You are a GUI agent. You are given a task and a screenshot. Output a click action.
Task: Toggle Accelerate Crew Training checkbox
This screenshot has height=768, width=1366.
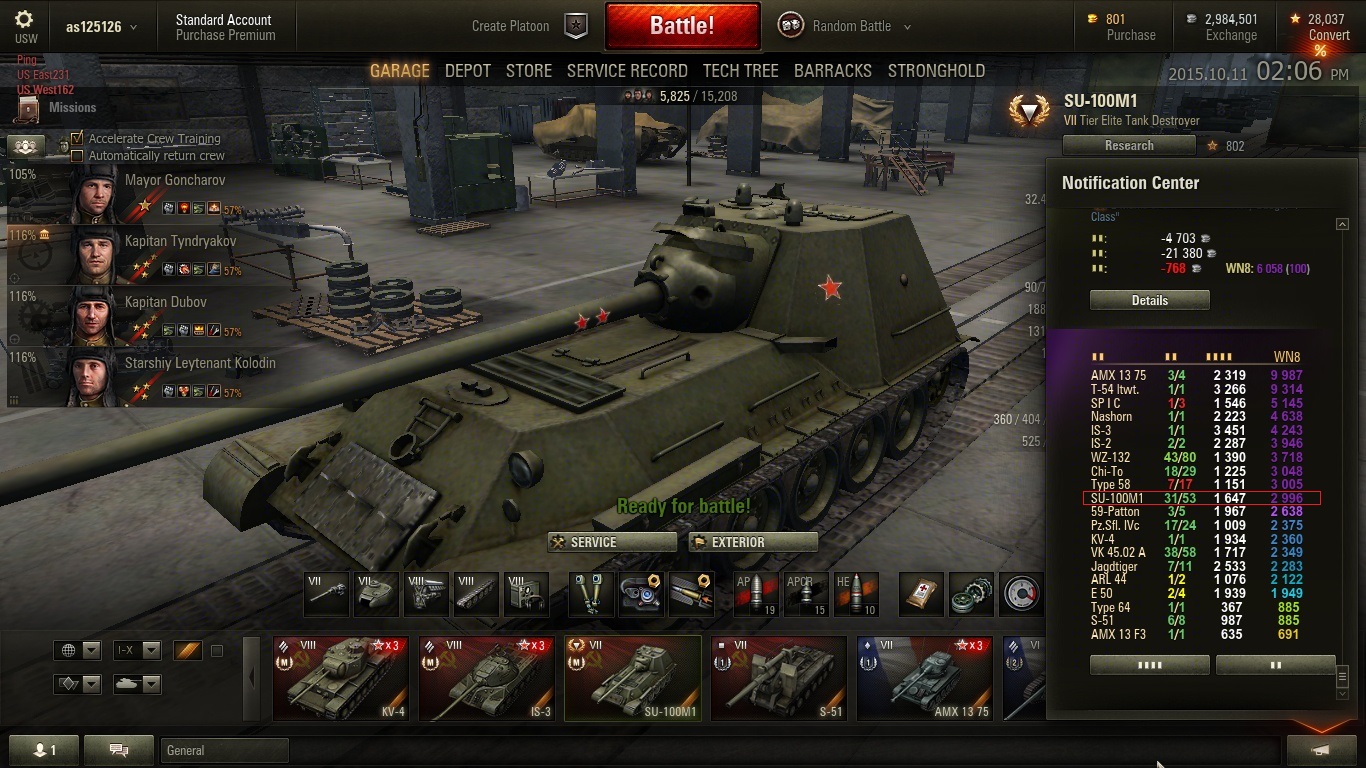pos(77,139)
